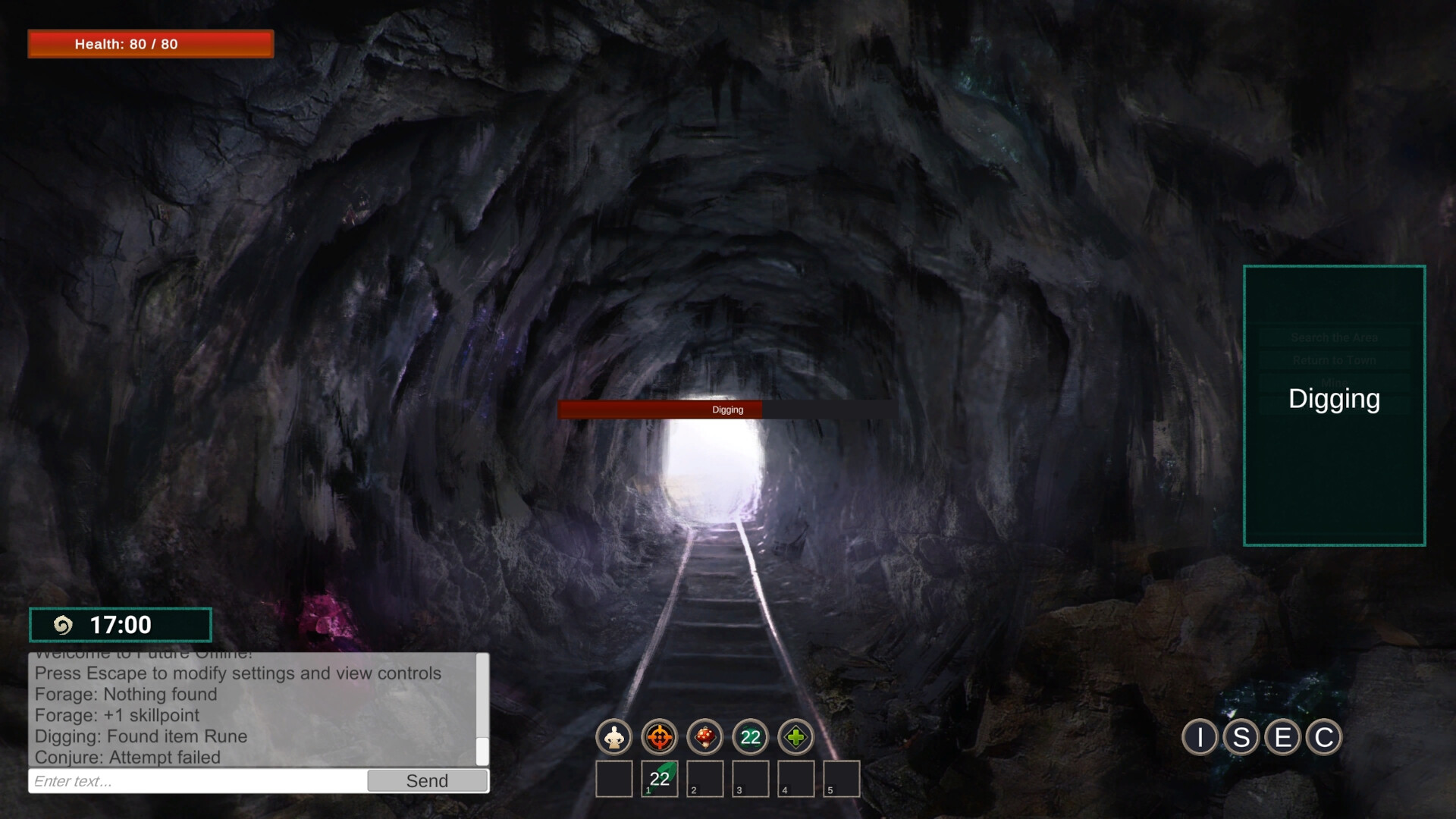
Task: Select the Mine action in the panel
Action: point(1333,381)
